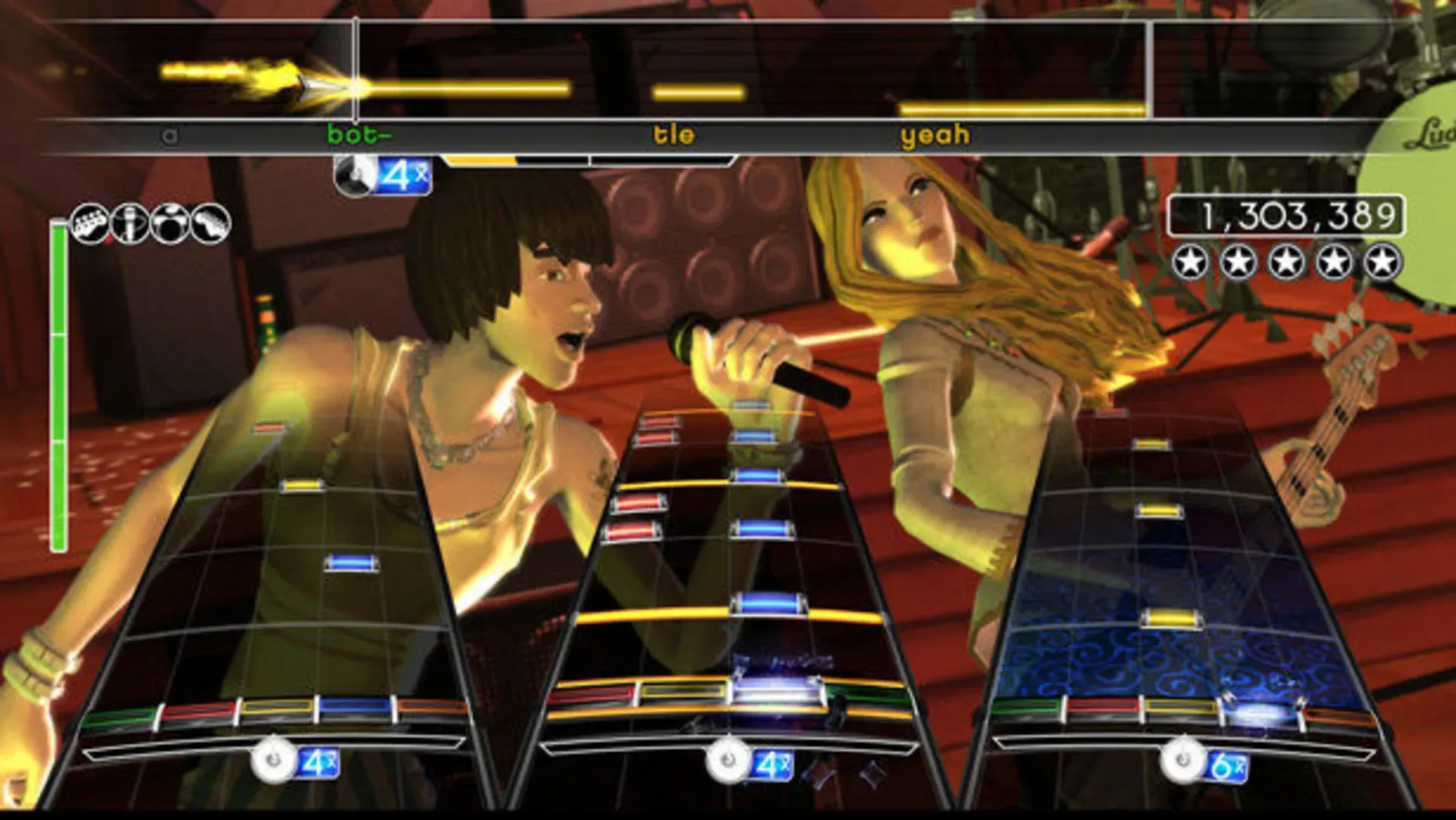Click the vocalist portrait badge above the lyric bar
Image resolution: width=1456 pixels, height=820 pixels.
tap(354, 173)
